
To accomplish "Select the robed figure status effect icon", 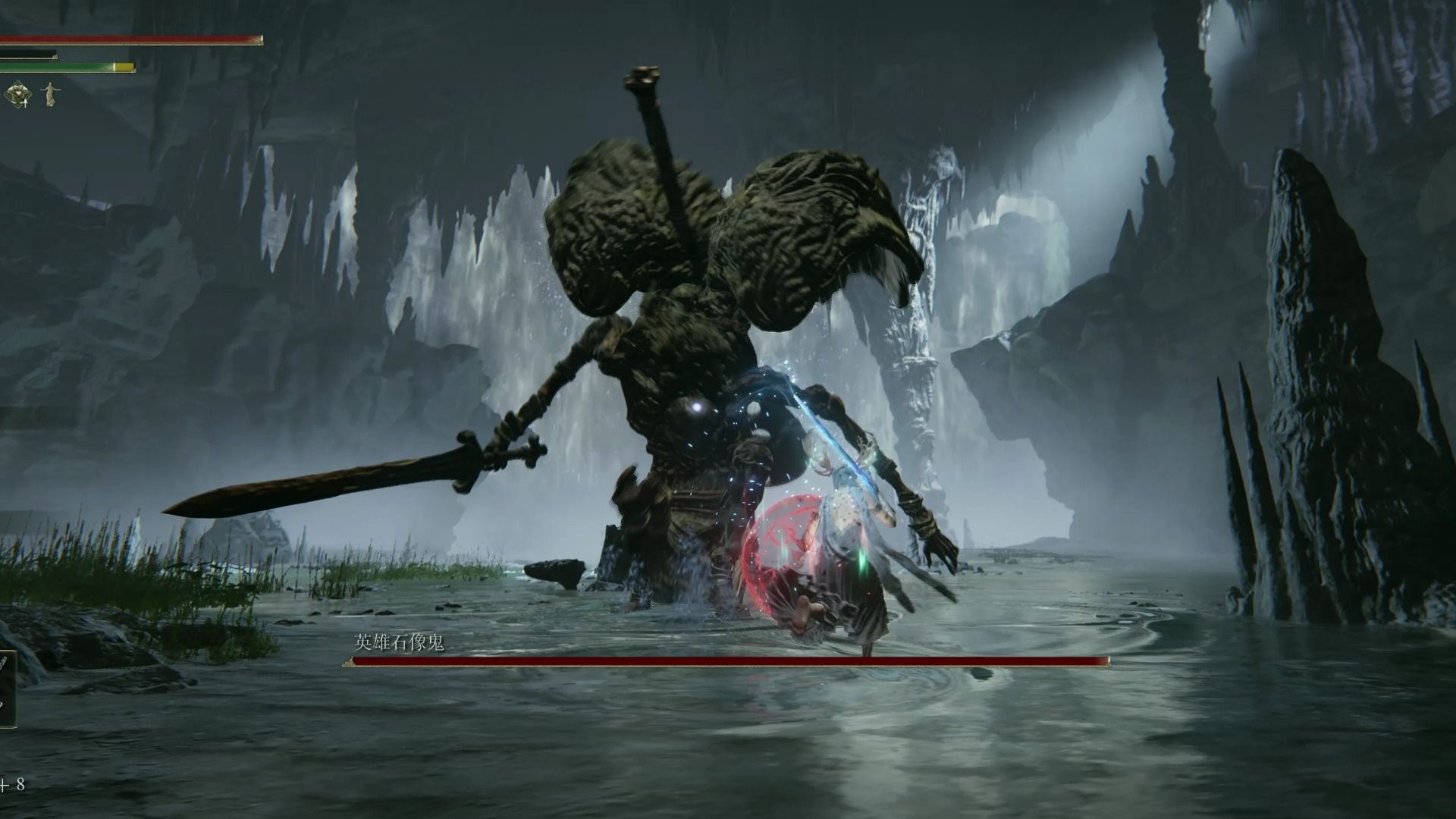I will [51, 94].
